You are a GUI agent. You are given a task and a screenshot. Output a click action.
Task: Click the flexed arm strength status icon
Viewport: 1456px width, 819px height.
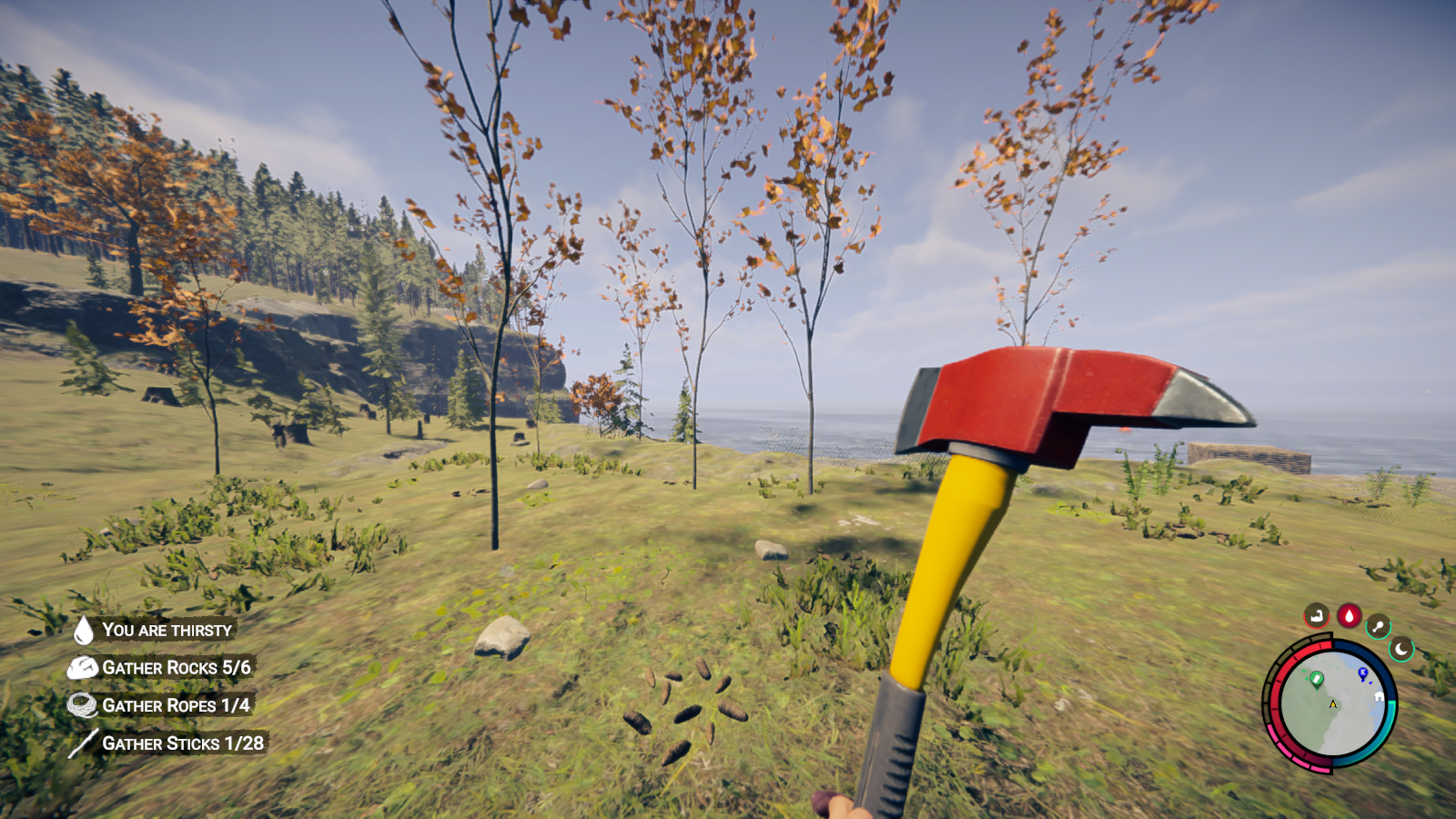point(1316,616)
